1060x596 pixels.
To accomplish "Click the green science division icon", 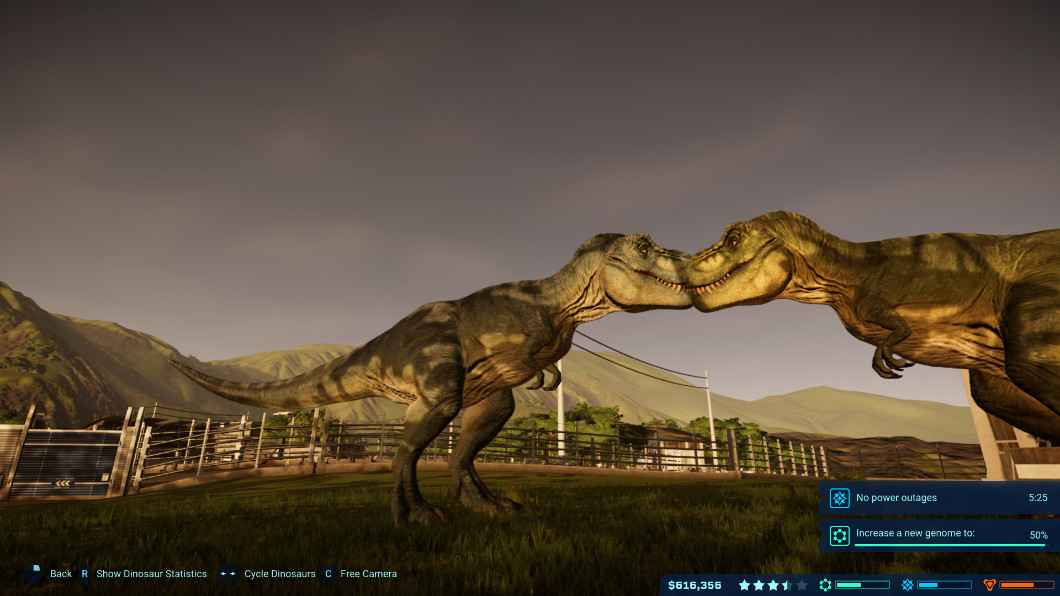I will click(x=825, y=585).
